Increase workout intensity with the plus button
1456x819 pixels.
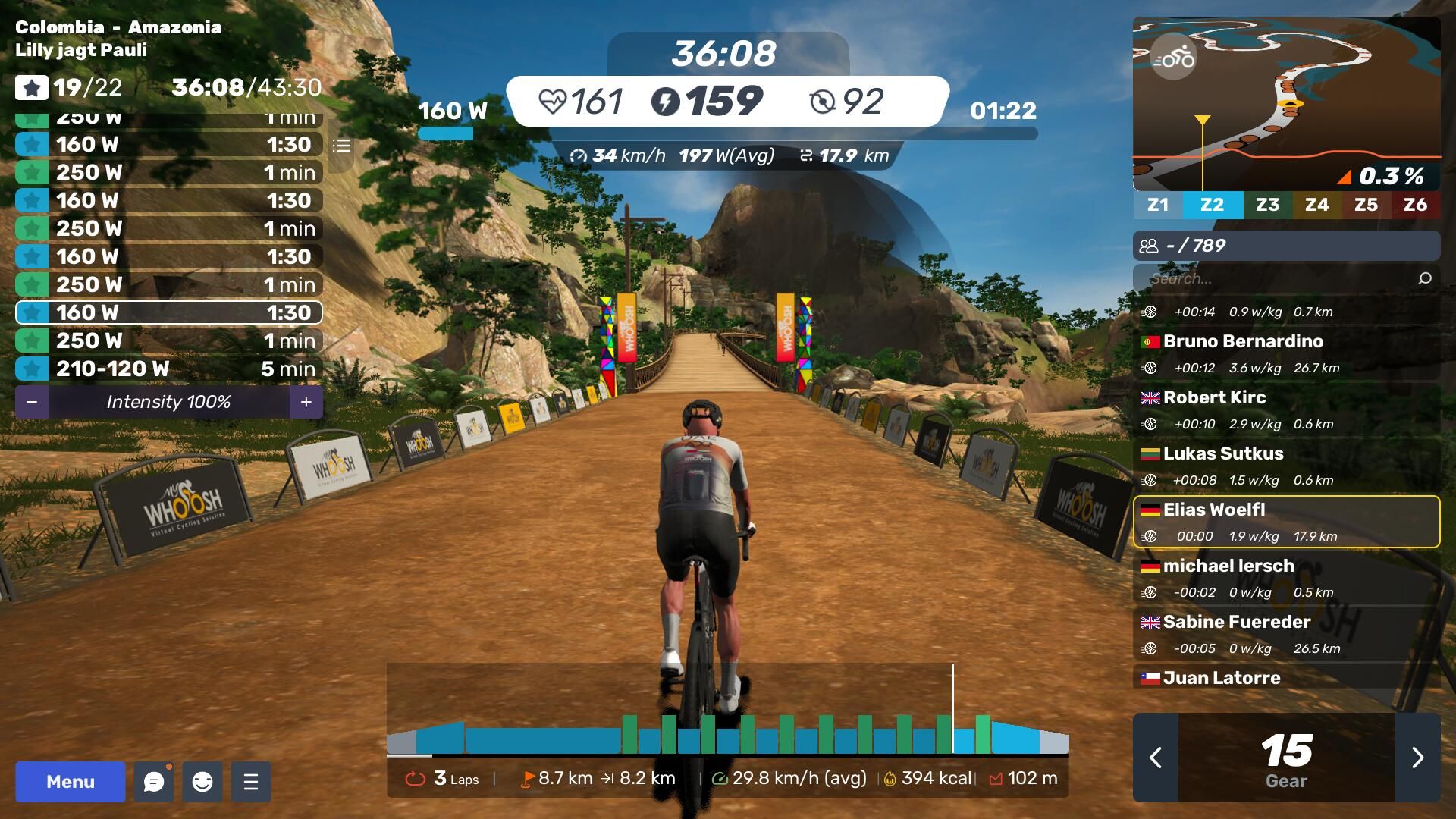pos(306,402)
